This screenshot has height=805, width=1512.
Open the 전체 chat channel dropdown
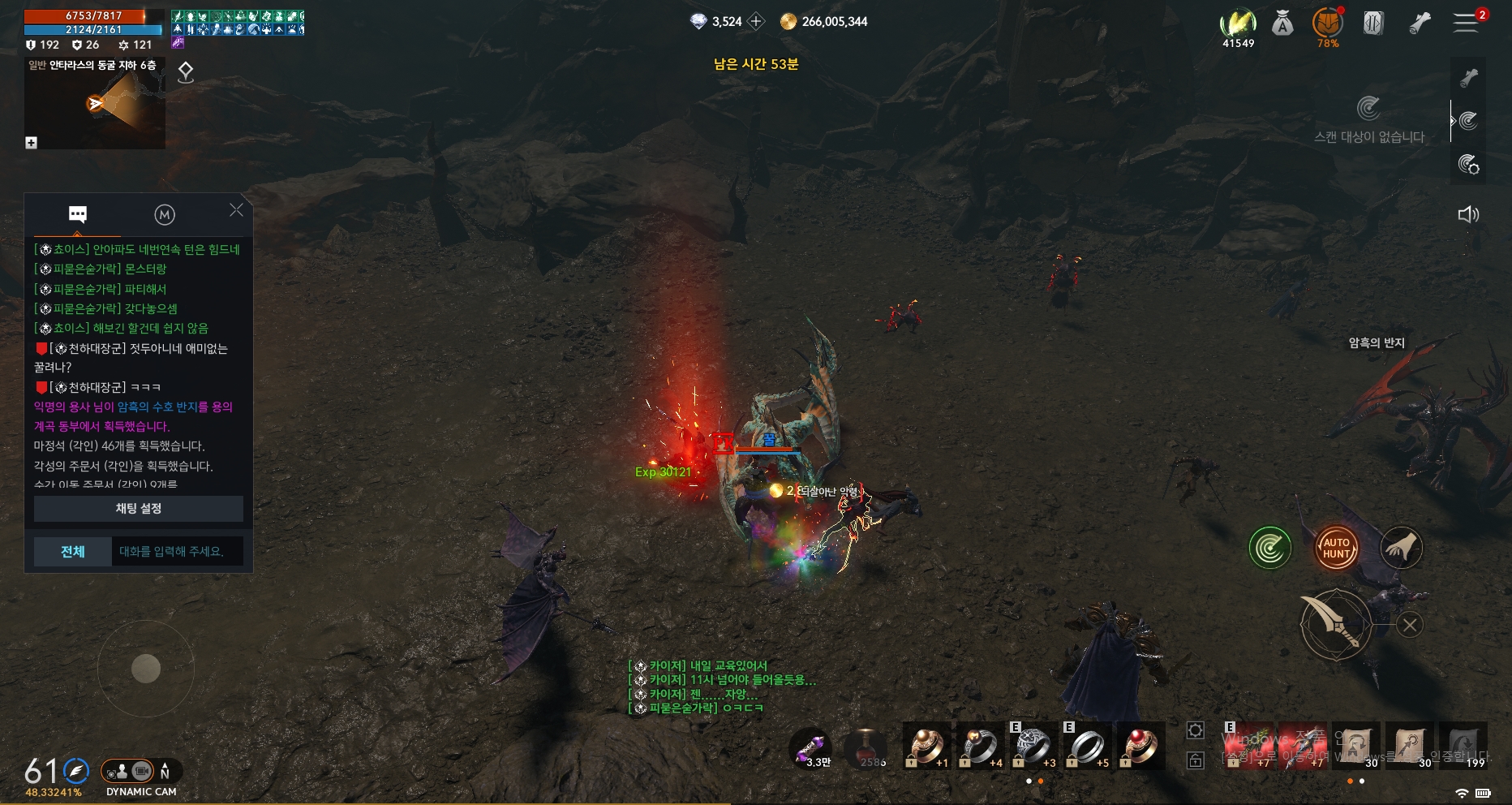[x=72, y=551]
